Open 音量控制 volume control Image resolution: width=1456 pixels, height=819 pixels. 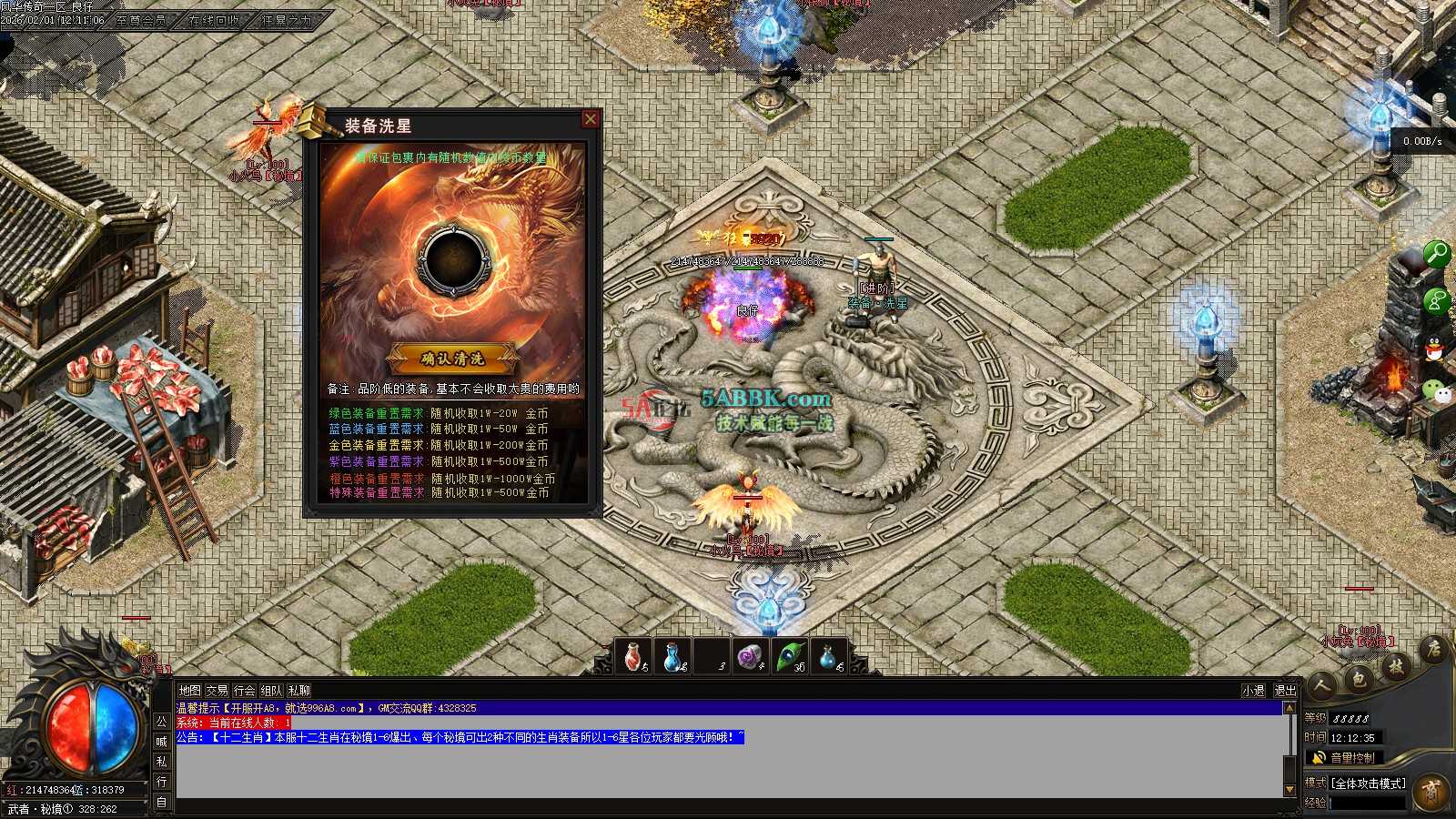(1351, 757)
